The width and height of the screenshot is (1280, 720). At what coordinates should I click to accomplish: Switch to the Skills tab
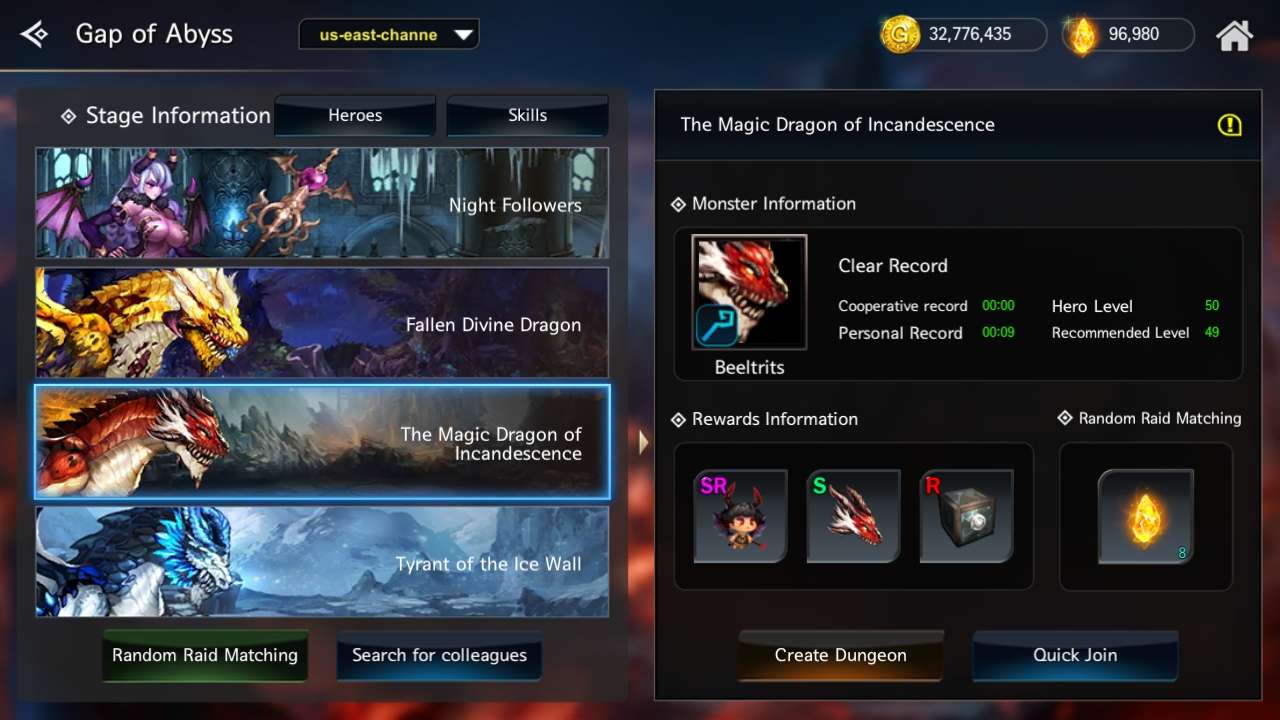click(527, 115)
